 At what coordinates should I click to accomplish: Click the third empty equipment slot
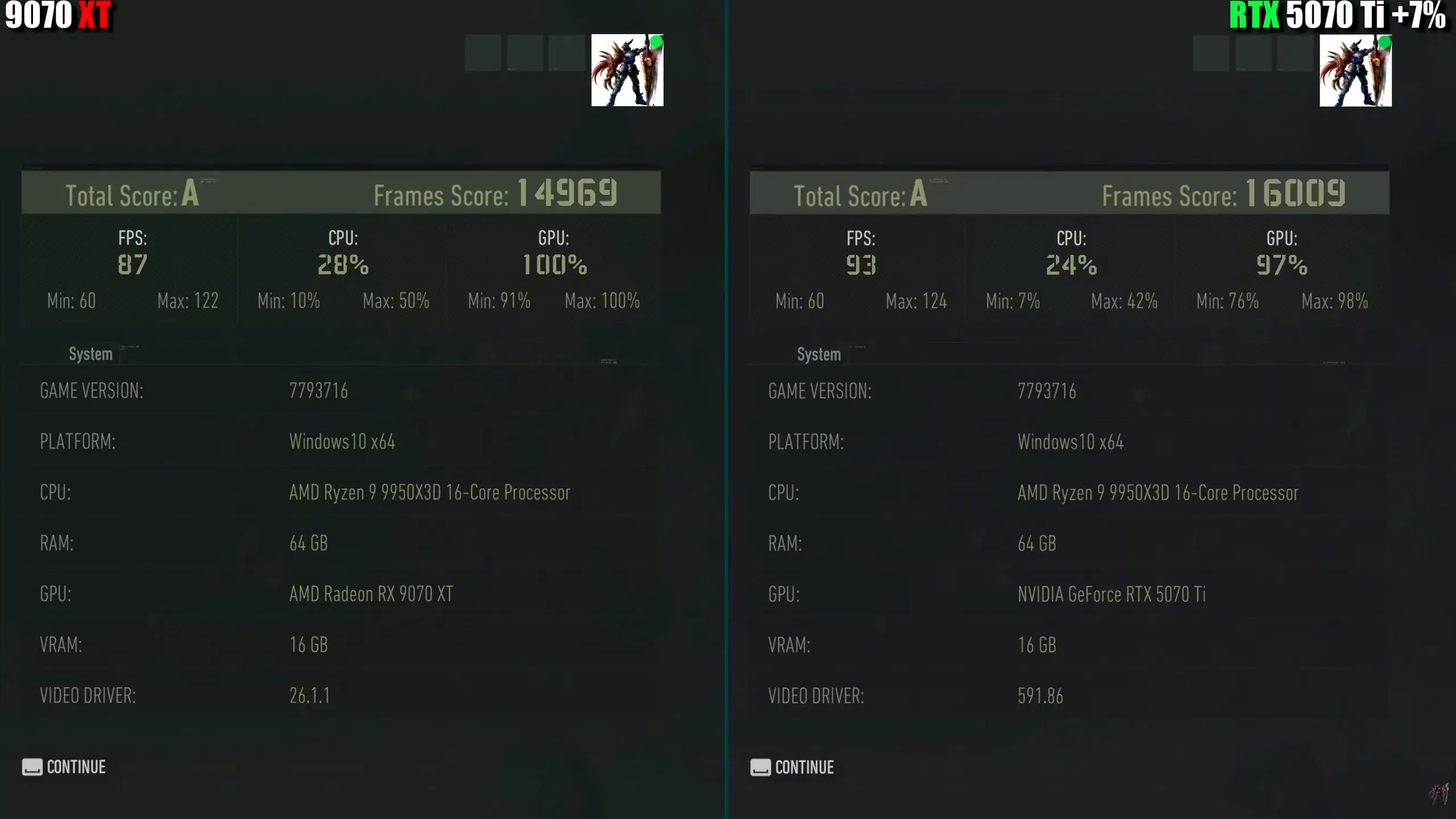566,53
